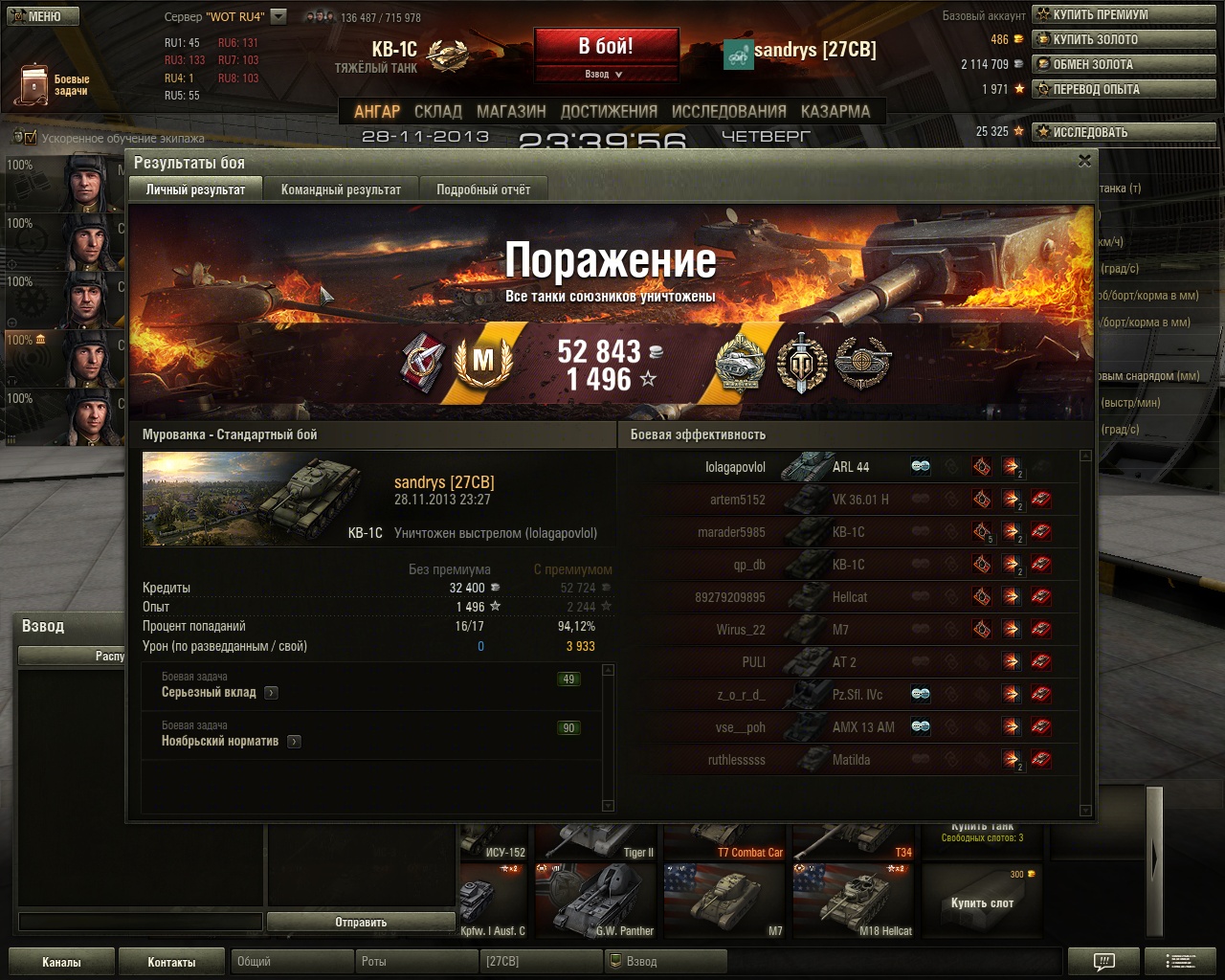1225x980 pixels.
Task: Open the server selection dropdown
Action: pos(278,16)
